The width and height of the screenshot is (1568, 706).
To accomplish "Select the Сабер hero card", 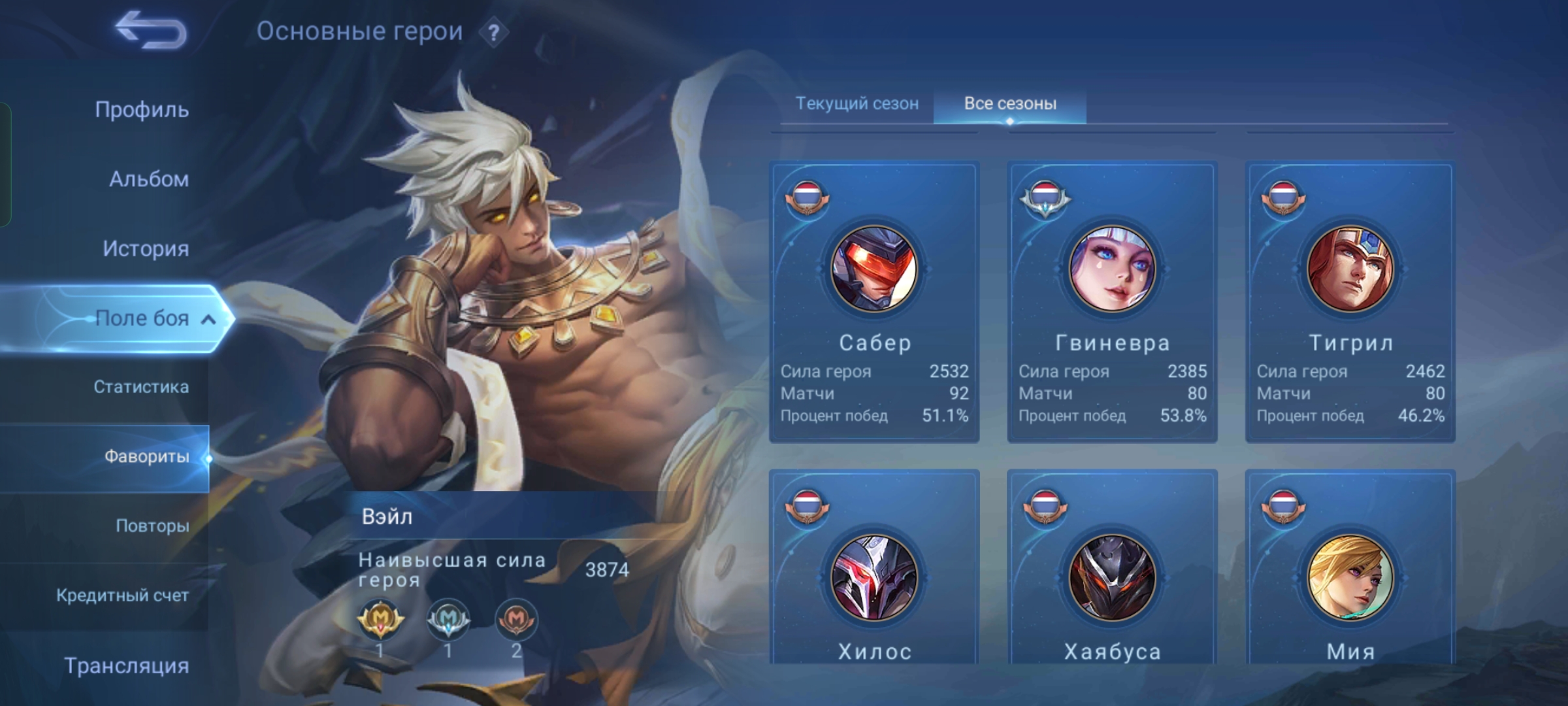I will point(874,302).
